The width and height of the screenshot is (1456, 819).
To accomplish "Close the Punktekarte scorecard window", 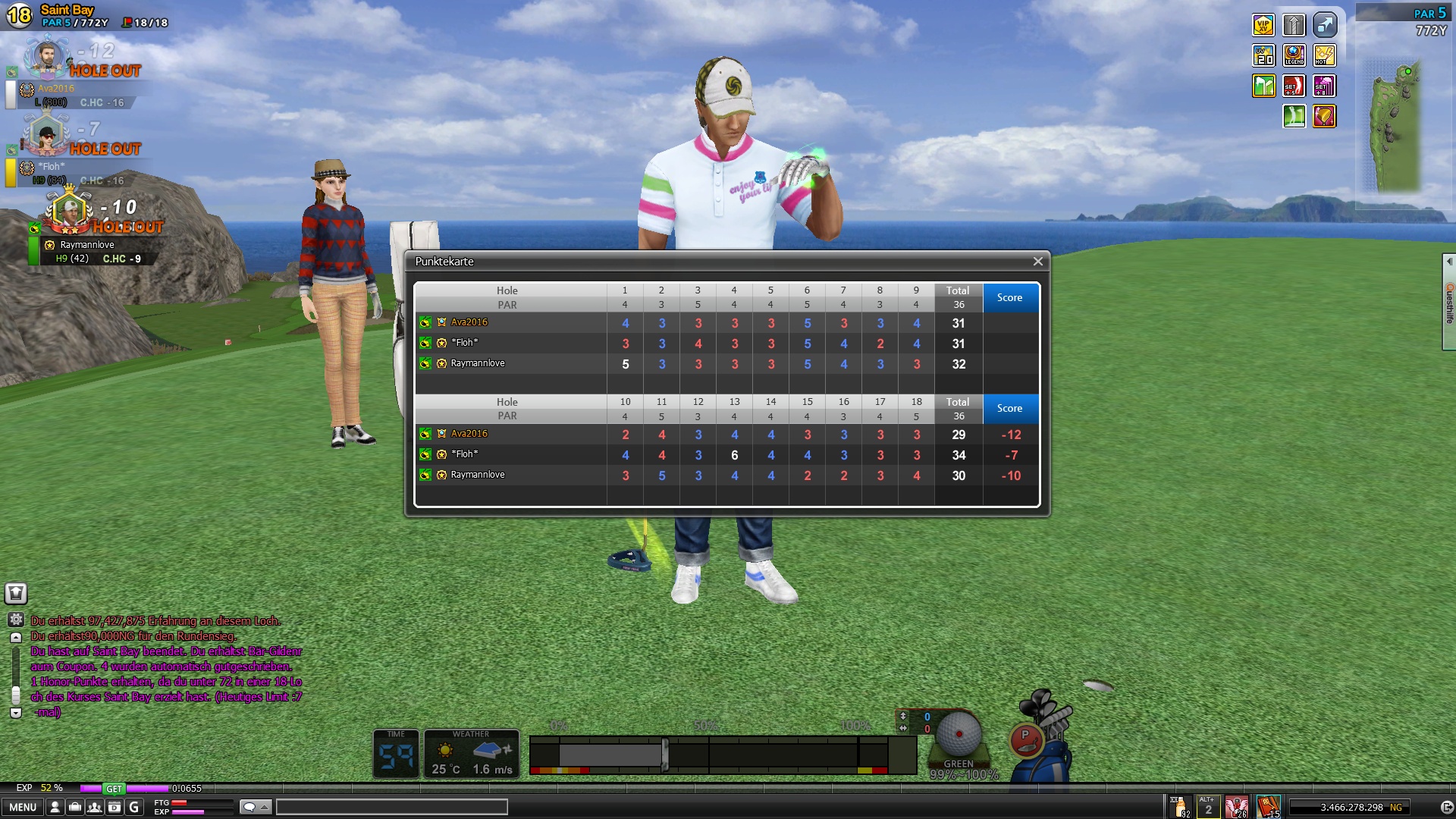I will coord(1037,262).
